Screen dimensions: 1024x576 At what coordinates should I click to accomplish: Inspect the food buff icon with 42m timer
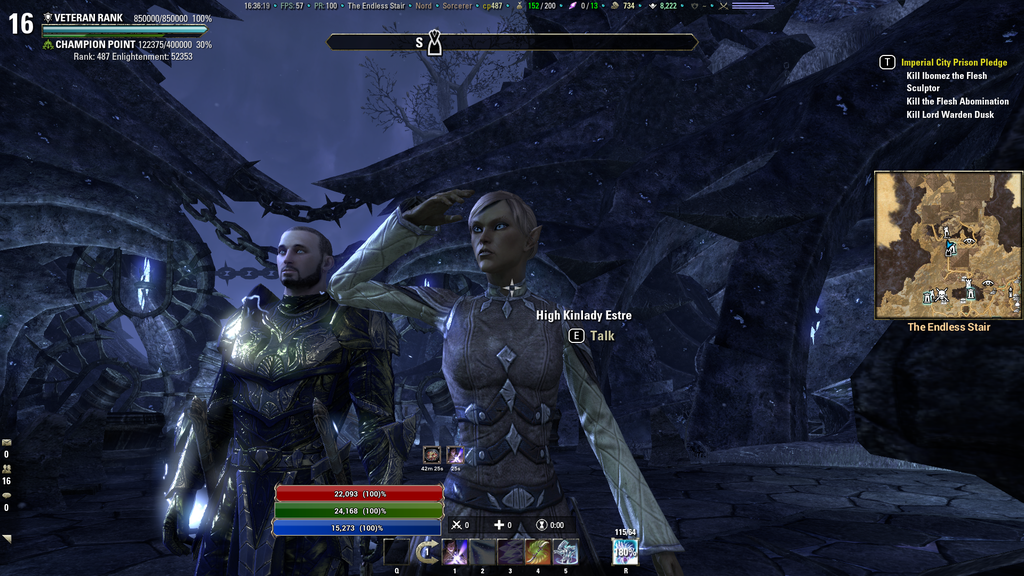[432, 455]
